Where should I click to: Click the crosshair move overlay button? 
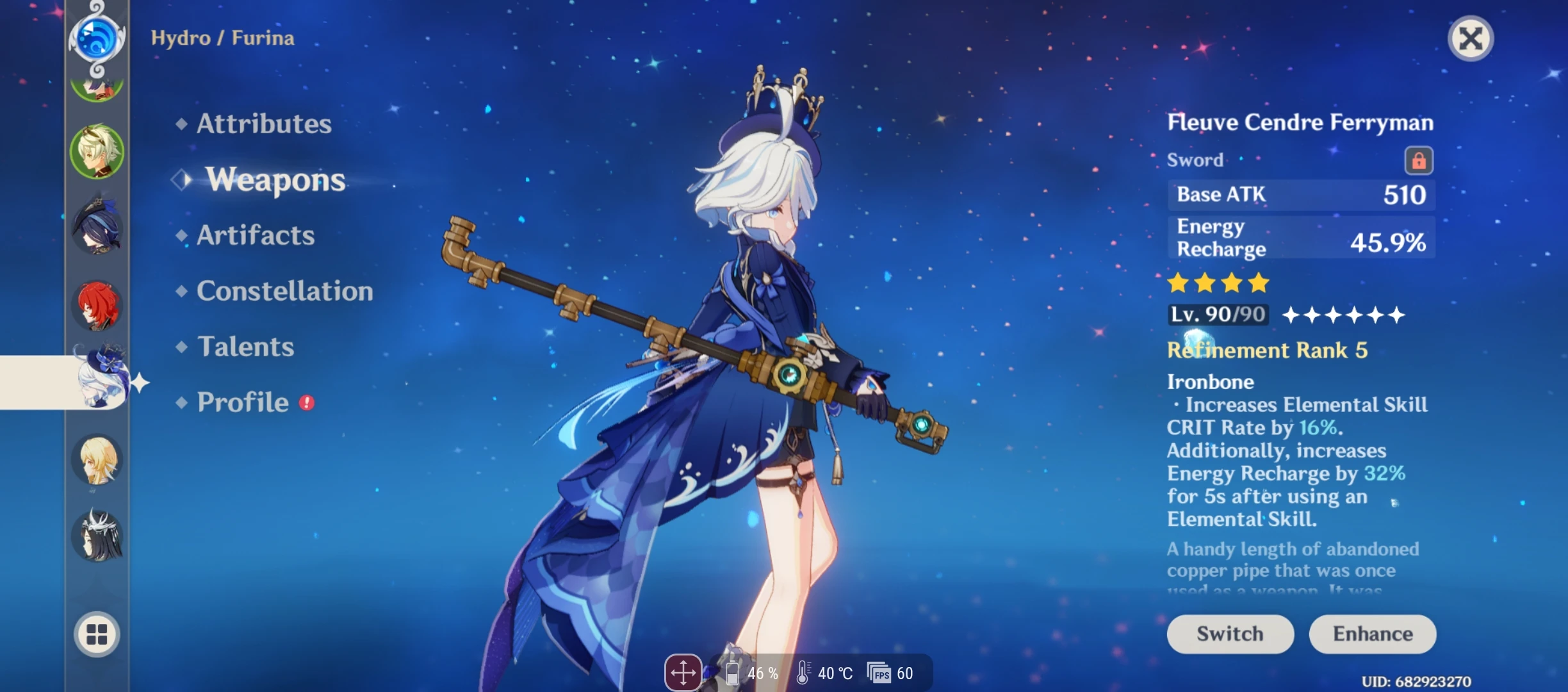pos(684,672)
